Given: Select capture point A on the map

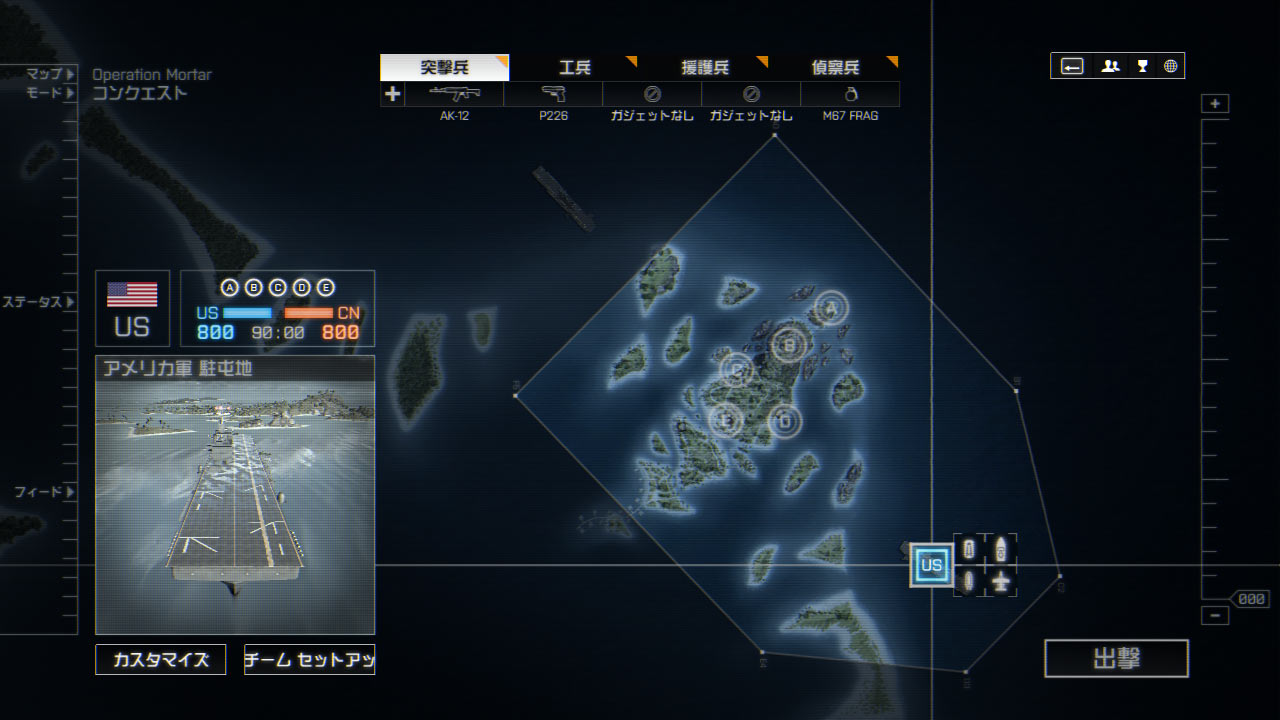Looking at the screenshot, I should click(x=829, y=309).
